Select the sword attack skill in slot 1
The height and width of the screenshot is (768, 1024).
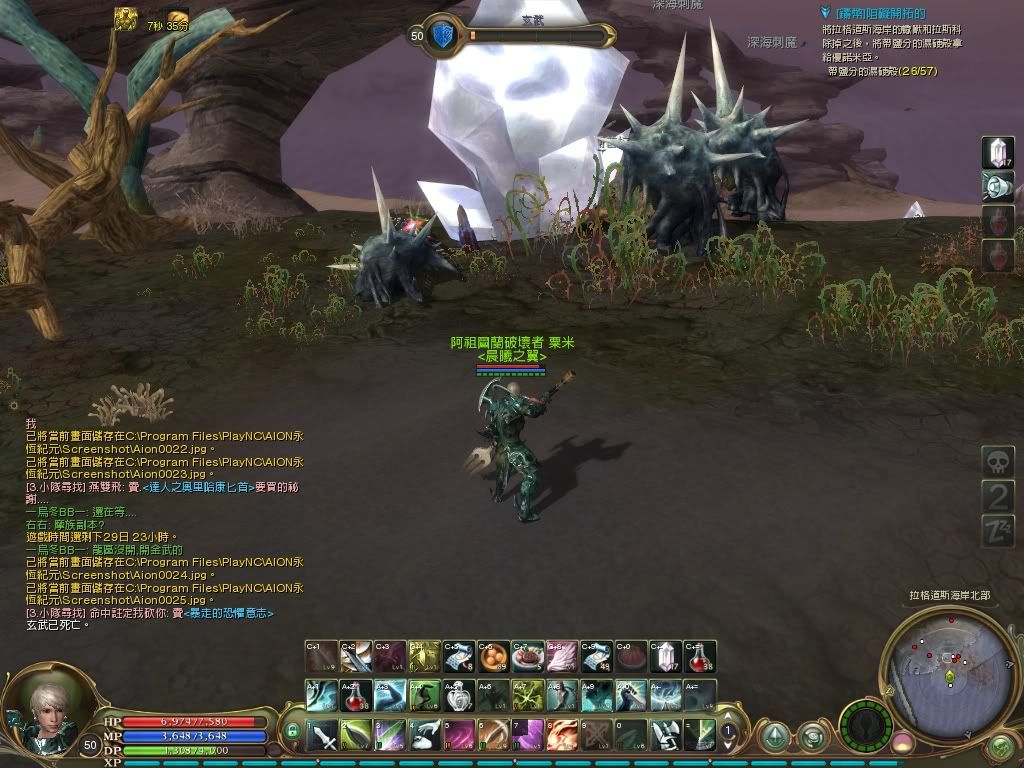(x=322, y=736)
